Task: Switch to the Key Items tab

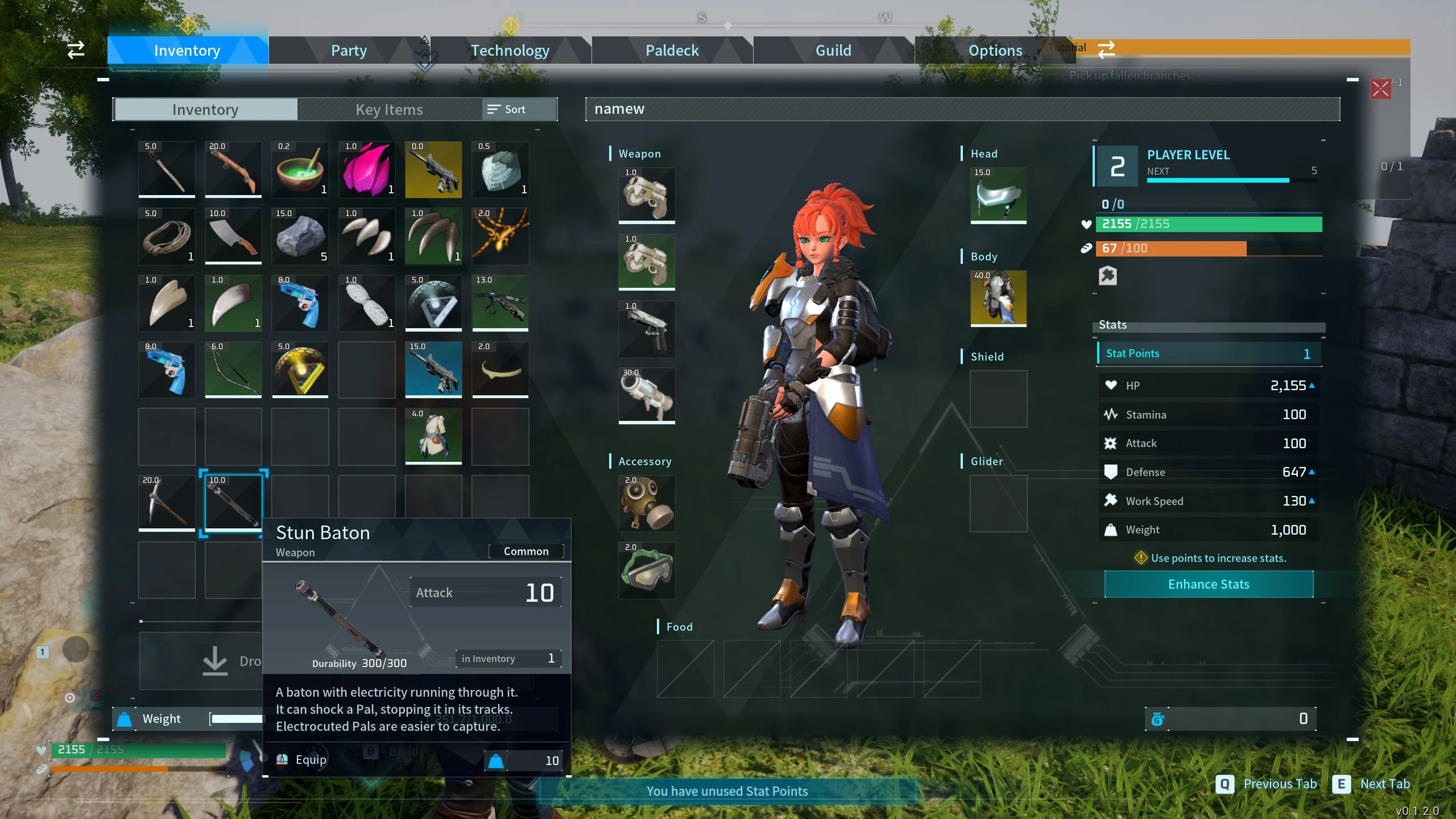Action: [389, 109]
